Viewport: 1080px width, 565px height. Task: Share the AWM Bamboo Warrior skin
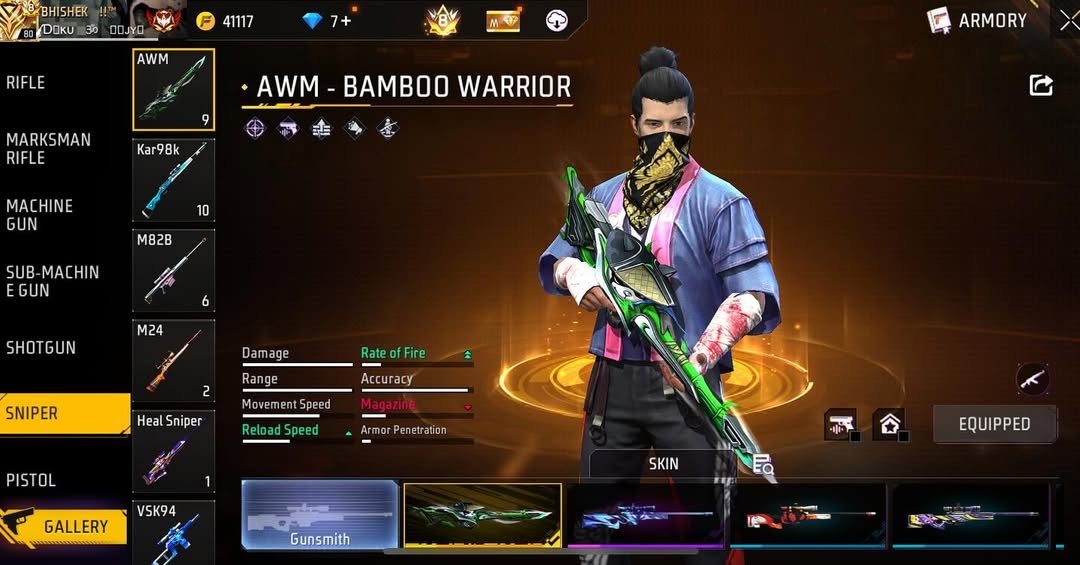(x=1041, y=86)
